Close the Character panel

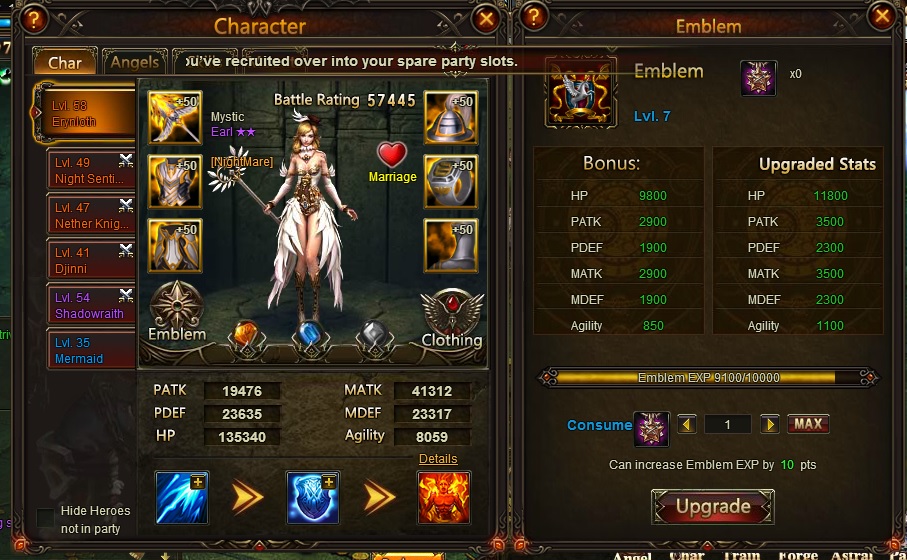pos(486,18)
